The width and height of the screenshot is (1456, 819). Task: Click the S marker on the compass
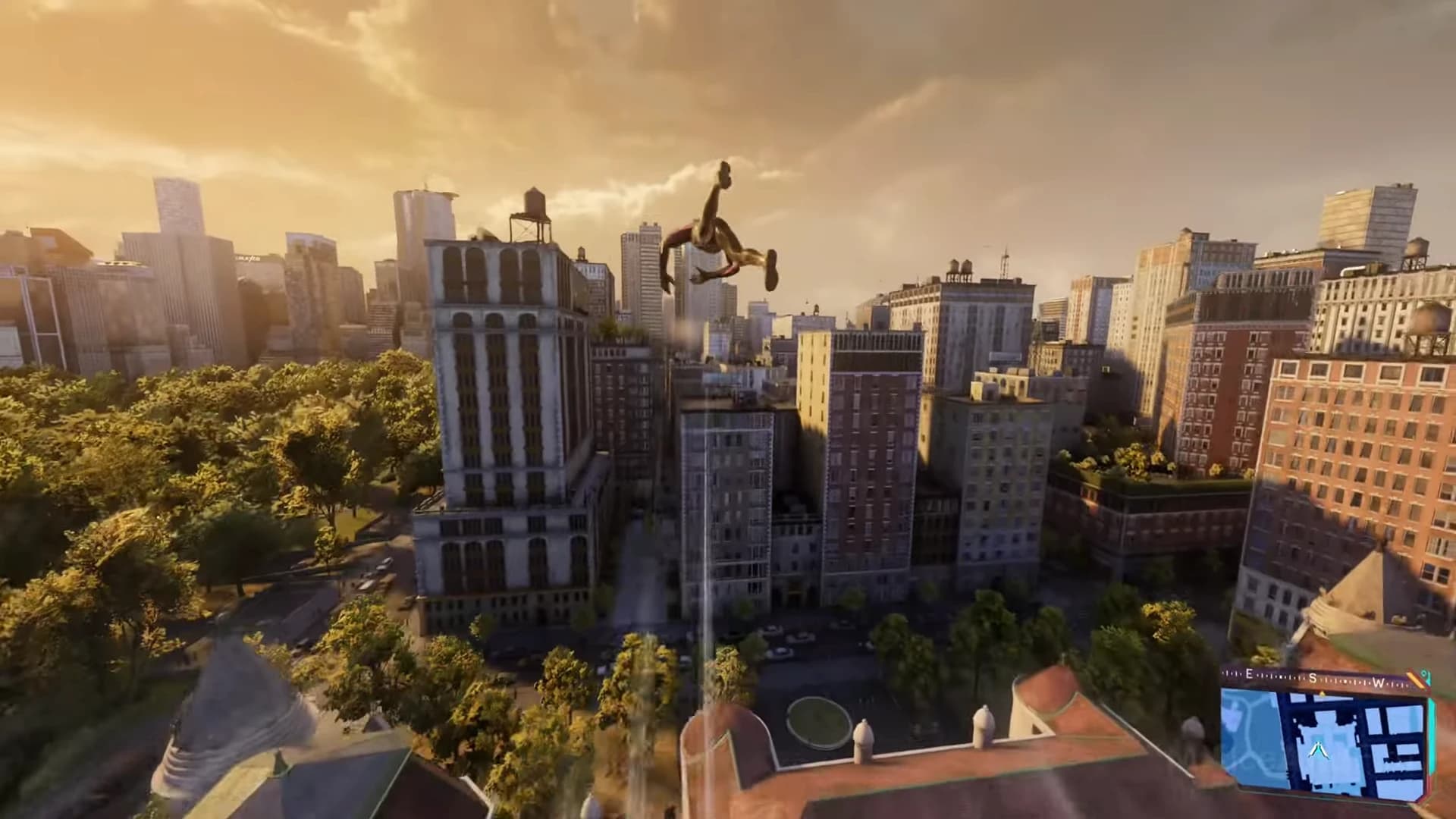coord(1312,678)
